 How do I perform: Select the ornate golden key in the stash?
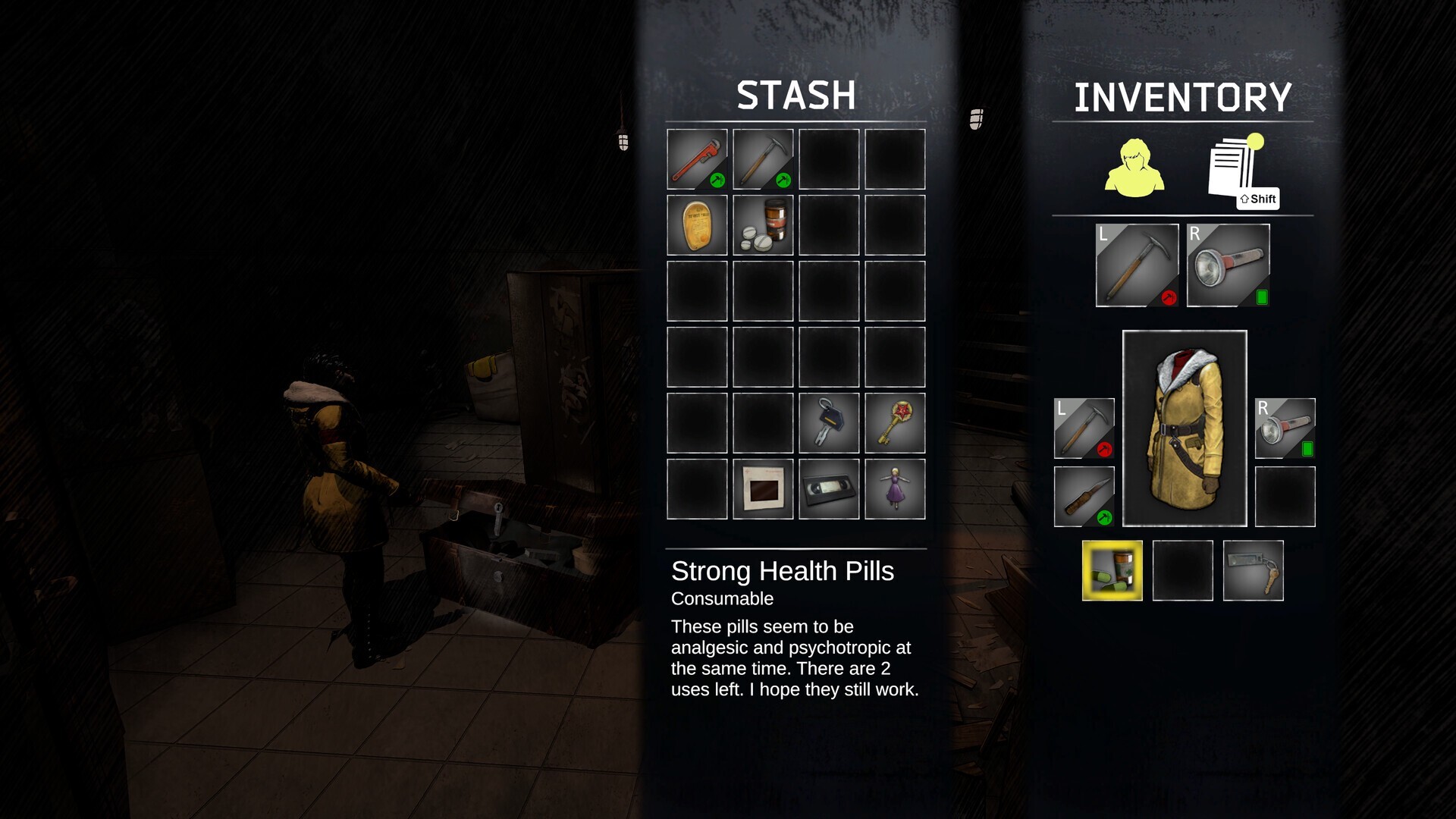[895, 422]
